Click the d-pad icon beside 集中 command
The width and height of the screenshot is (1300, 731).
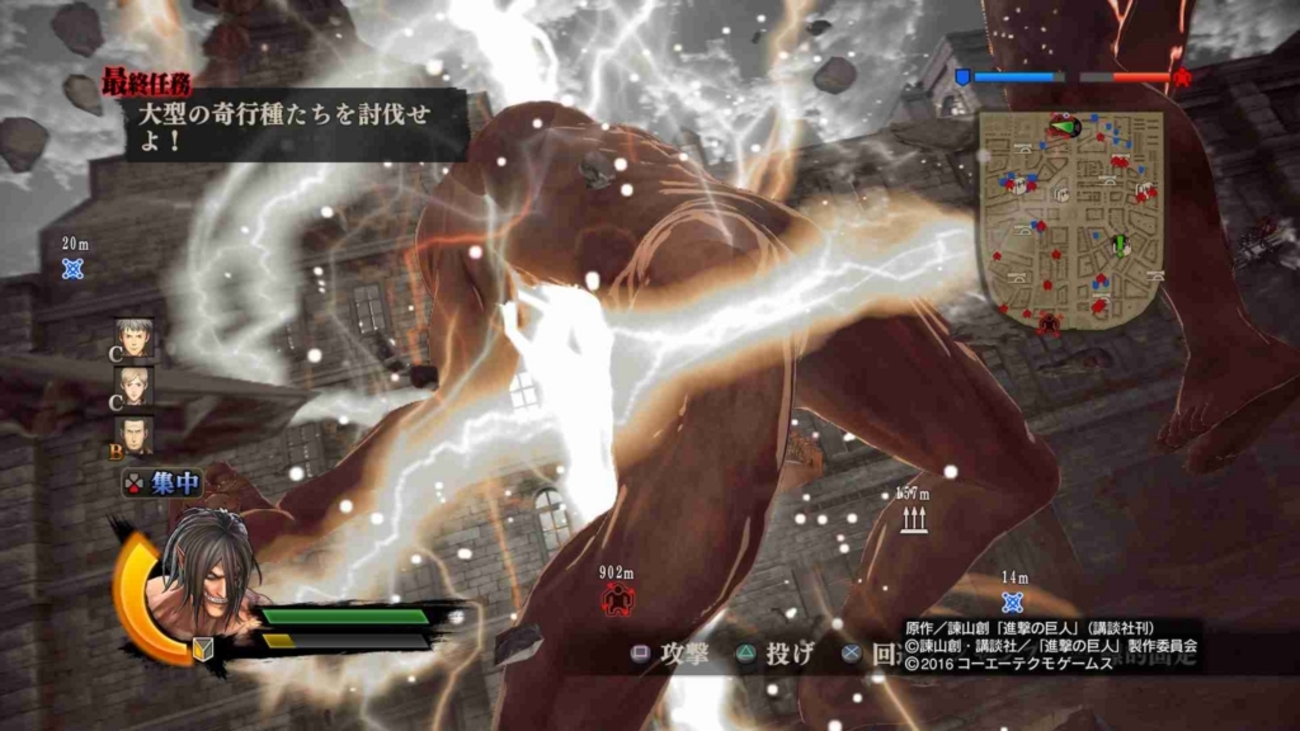point(134,485)
